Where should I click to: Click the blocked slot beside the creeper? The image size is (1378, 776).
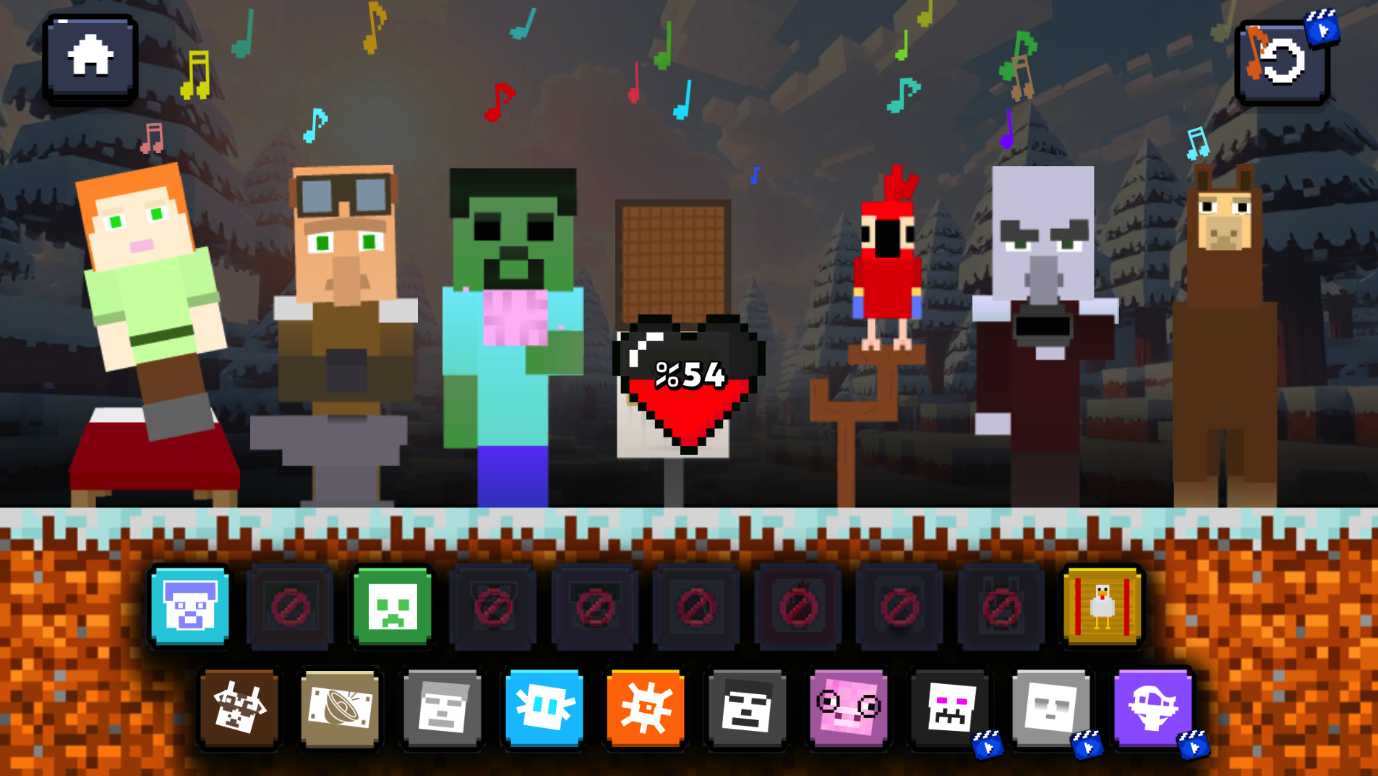point(492,608)
